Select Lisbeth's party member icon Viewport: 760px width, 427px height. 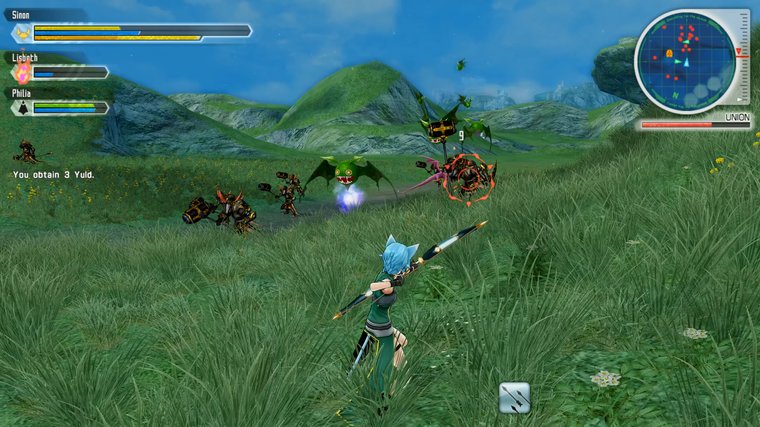(x=21, y=72)
